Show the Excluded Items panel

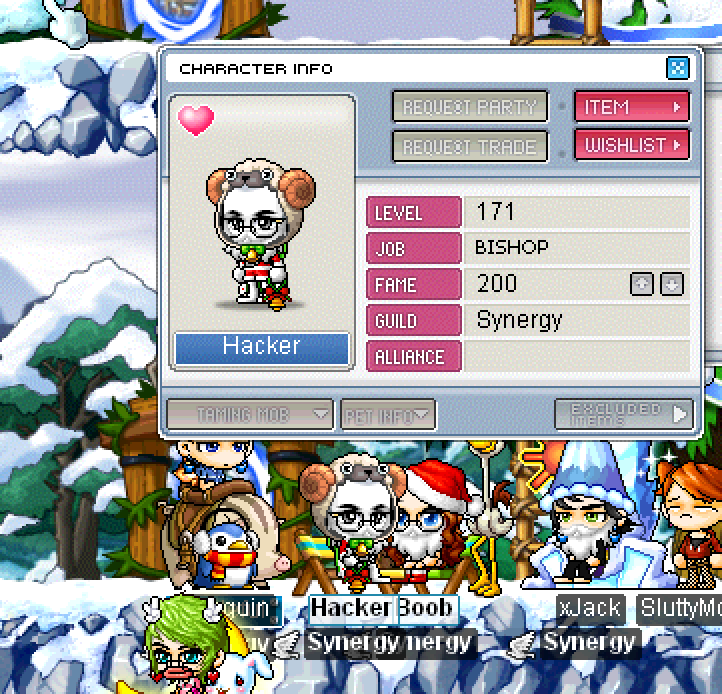pyautogui.click(x=623, y=413)
